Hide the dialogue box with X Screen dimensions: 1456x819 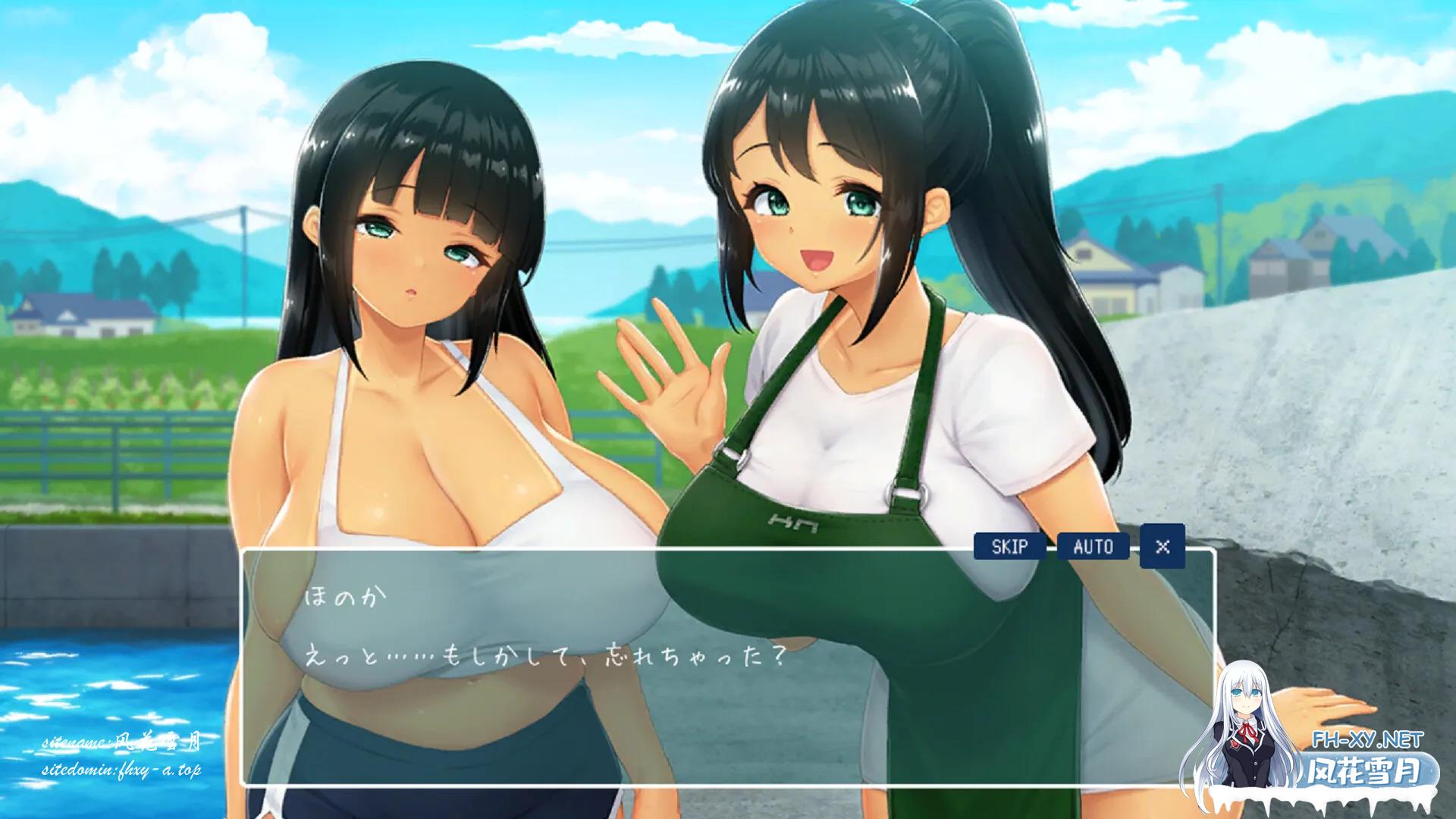click(1162, 546)
